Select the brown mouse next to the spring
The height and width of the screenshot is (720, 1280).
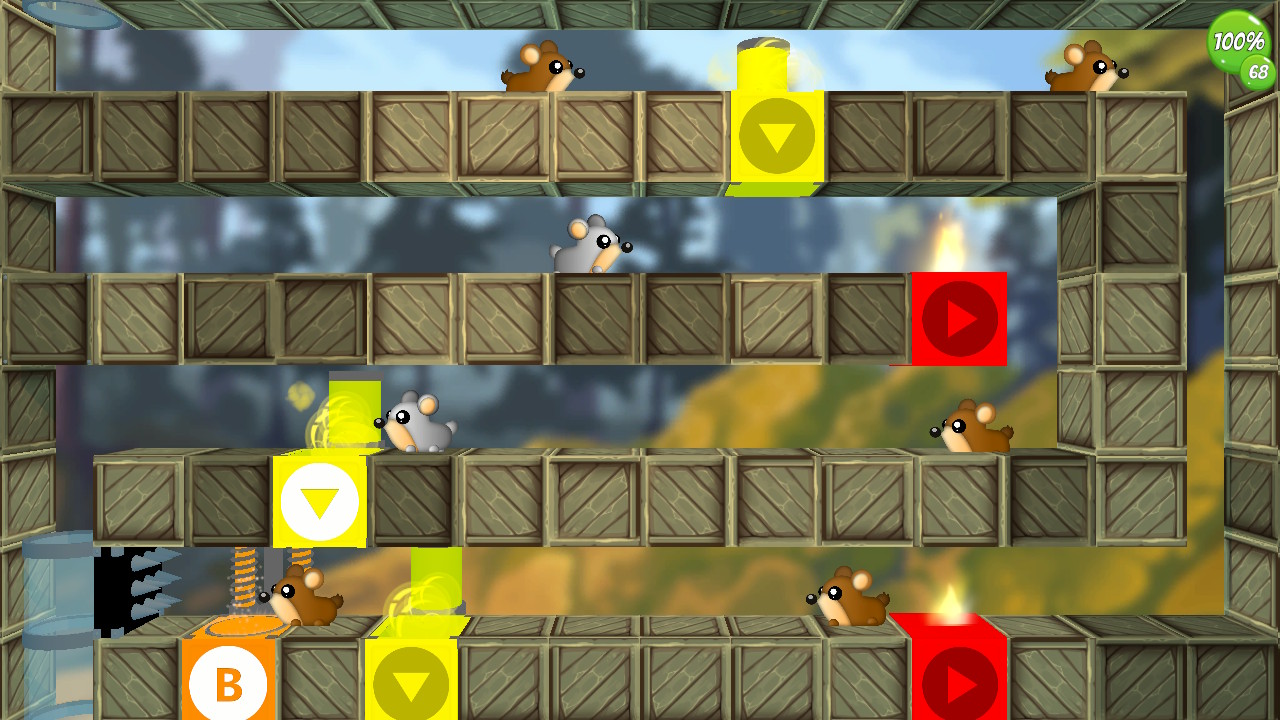pos(305,595)
